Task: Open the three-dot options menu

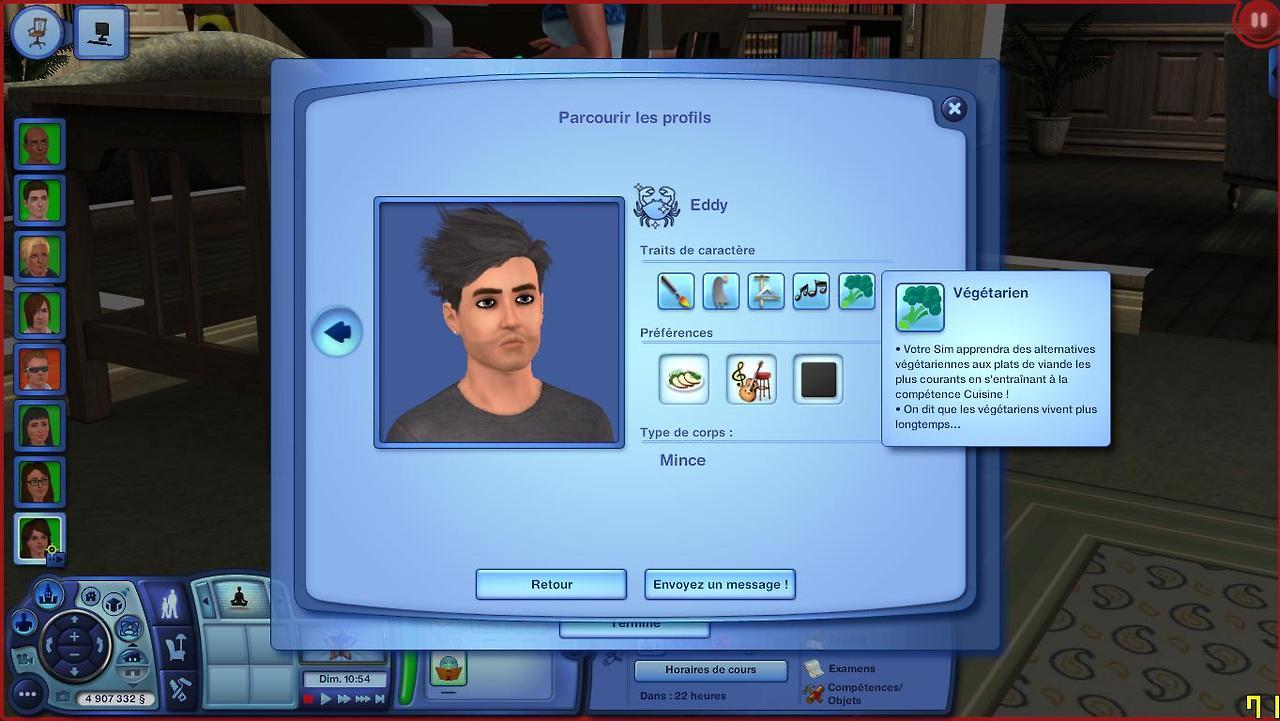Action: 27,693
